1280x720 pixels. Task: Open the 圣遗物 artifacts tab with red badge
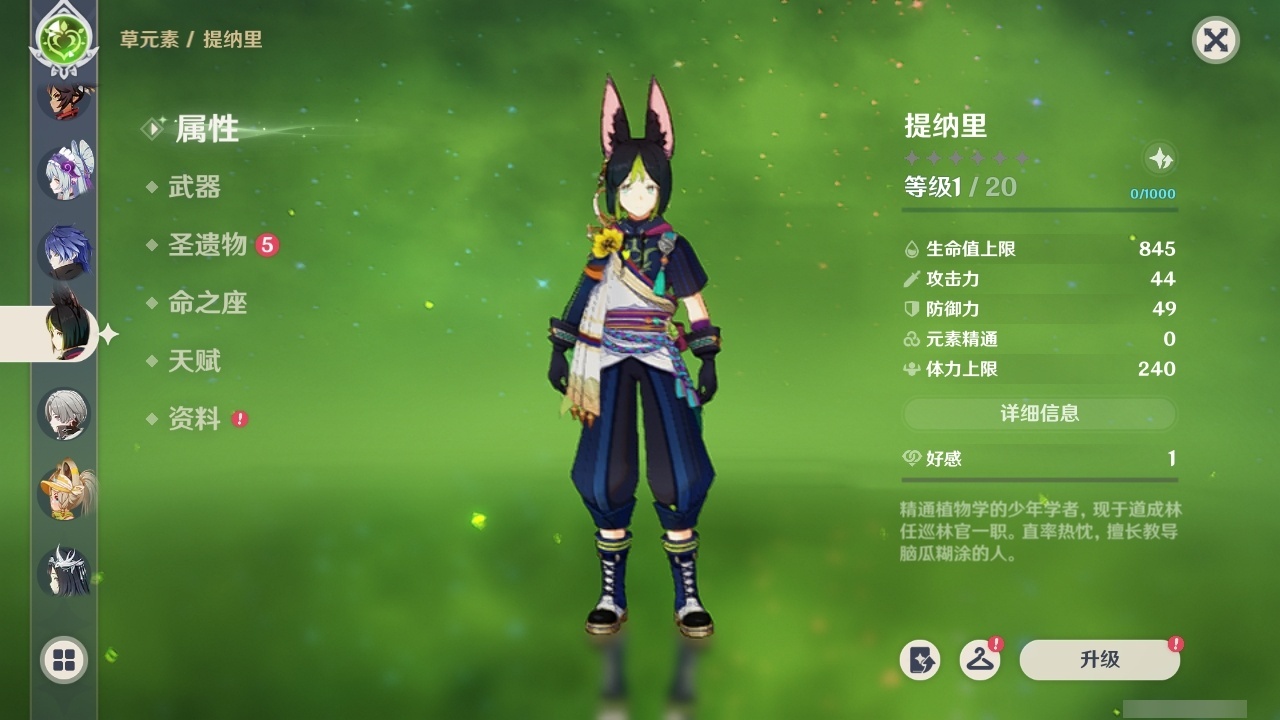(207, 246)
